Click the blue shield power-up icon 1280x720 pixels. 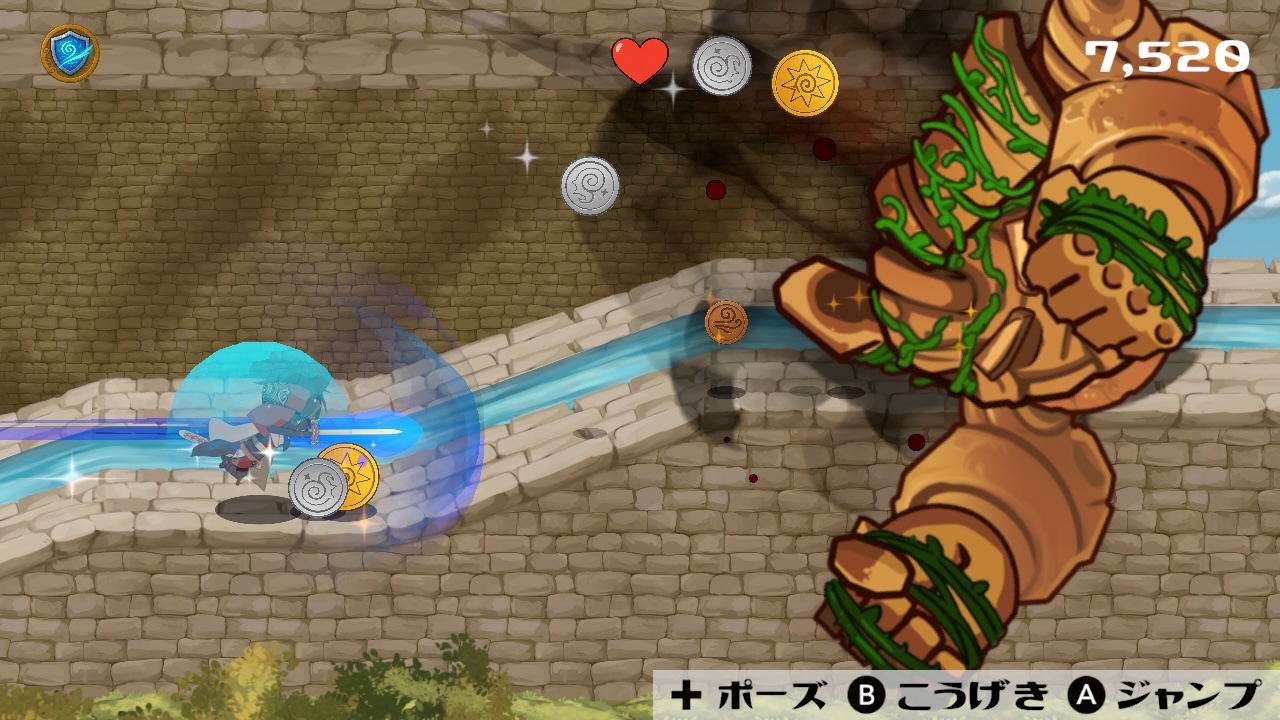[70, 52]
